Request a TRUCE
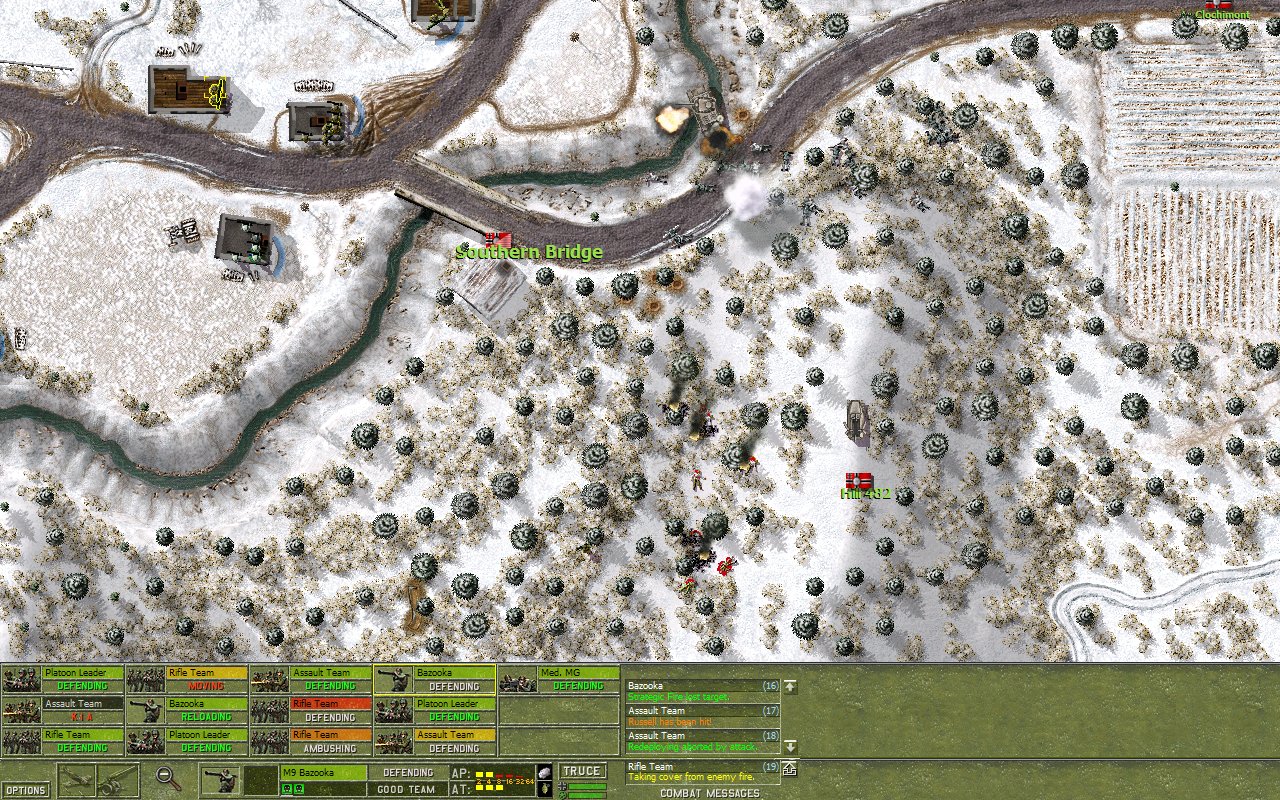Image resolution: width=1280 pixels, height=800 pixels. pos(582,771)
